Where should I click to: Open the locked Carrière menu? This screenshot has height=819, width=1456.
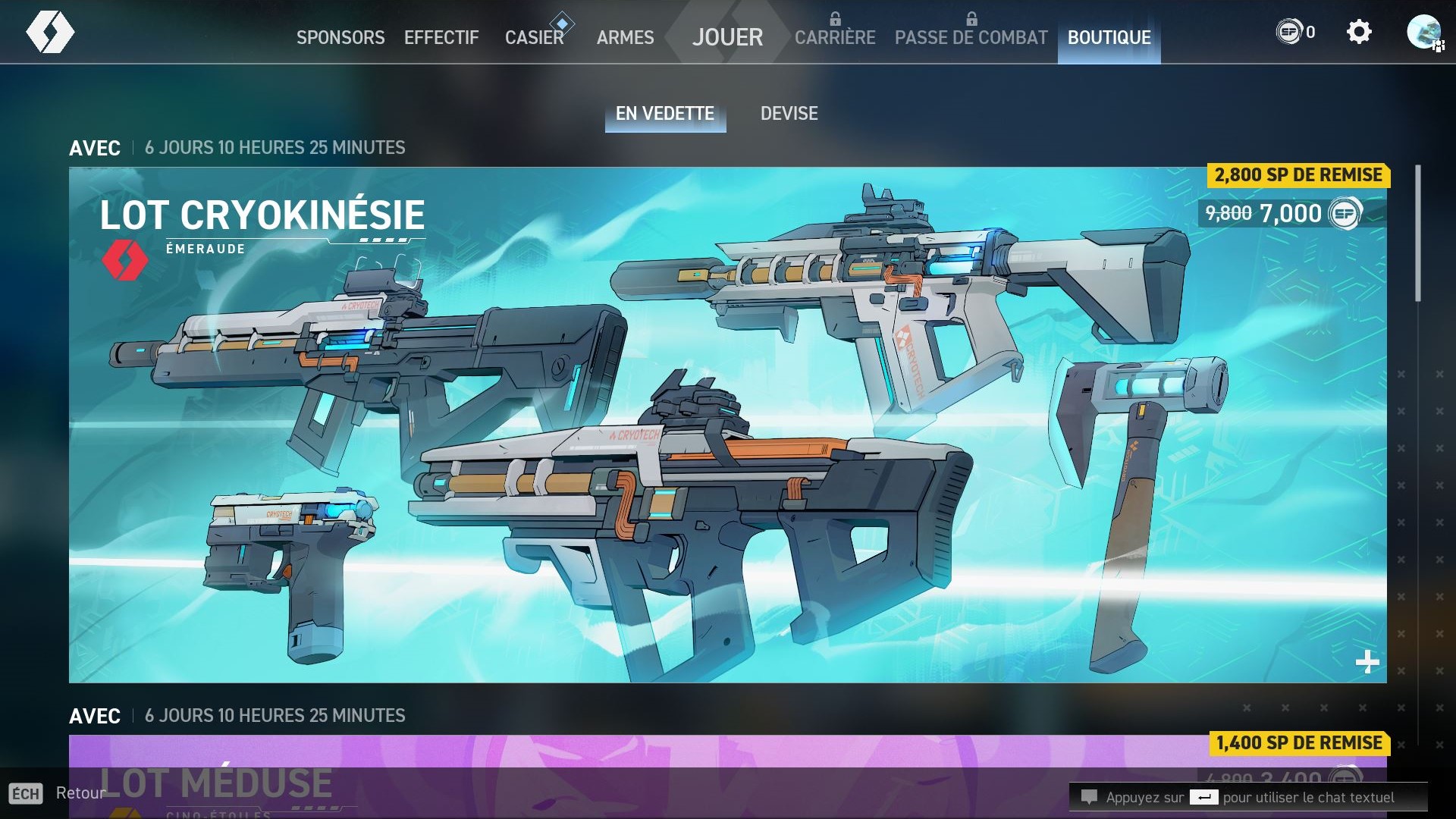click(x=835, y=37)
